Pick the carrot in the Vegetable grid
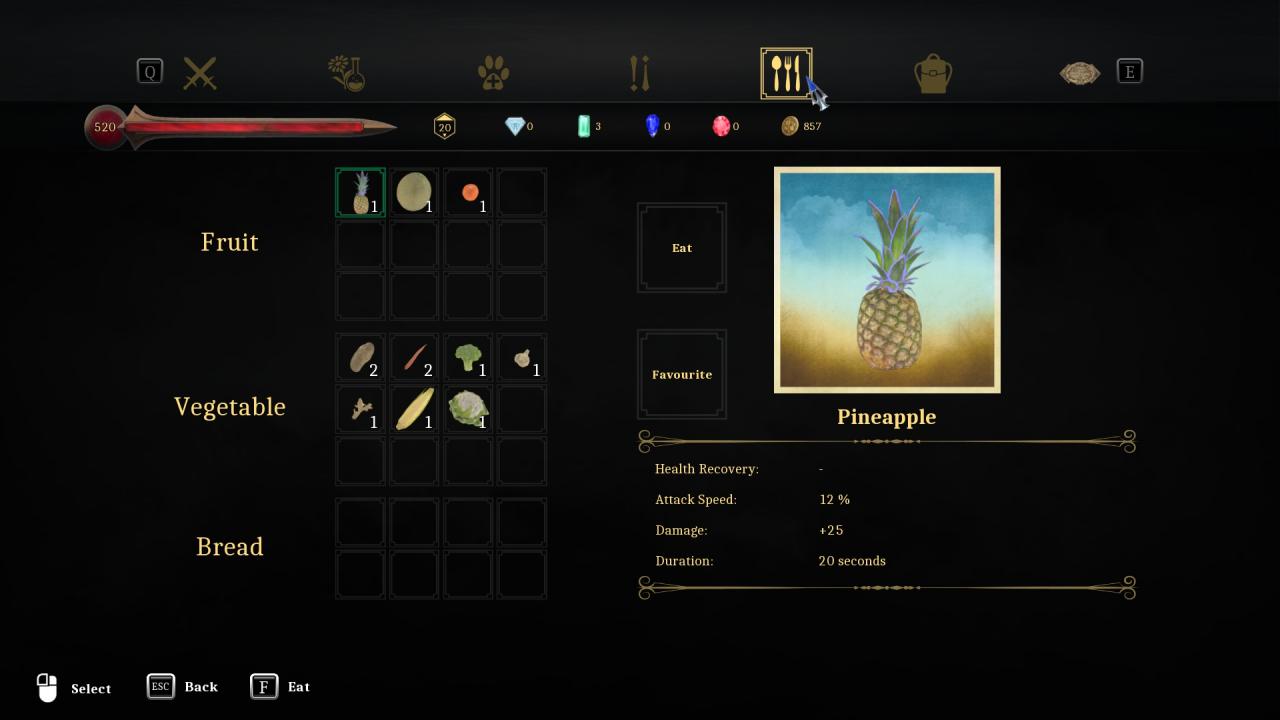1280x720 pixels. 414,357
